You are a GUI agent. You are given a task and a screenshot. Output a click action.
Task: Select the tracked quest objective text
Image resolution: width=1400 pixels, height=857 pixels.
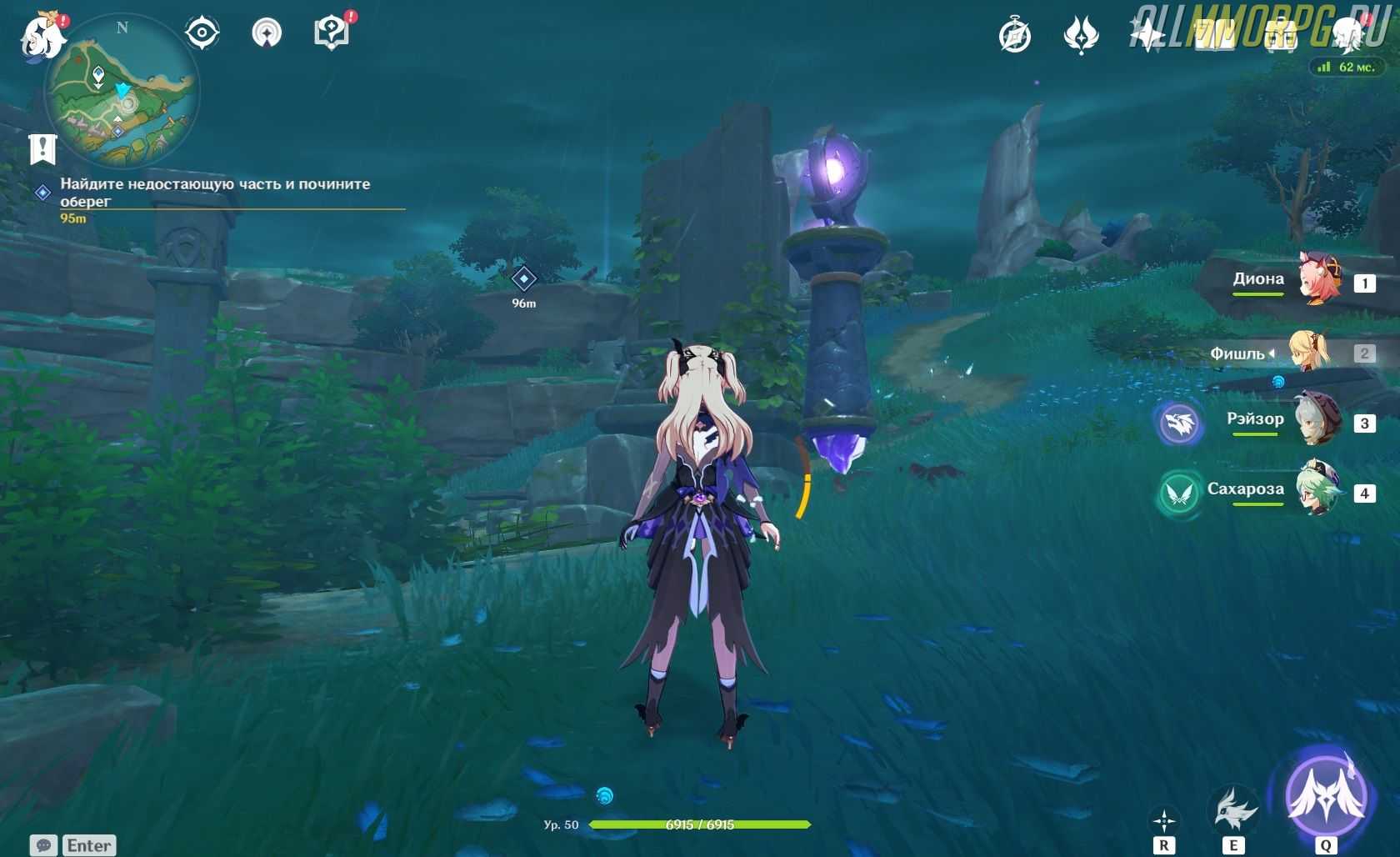215,192
